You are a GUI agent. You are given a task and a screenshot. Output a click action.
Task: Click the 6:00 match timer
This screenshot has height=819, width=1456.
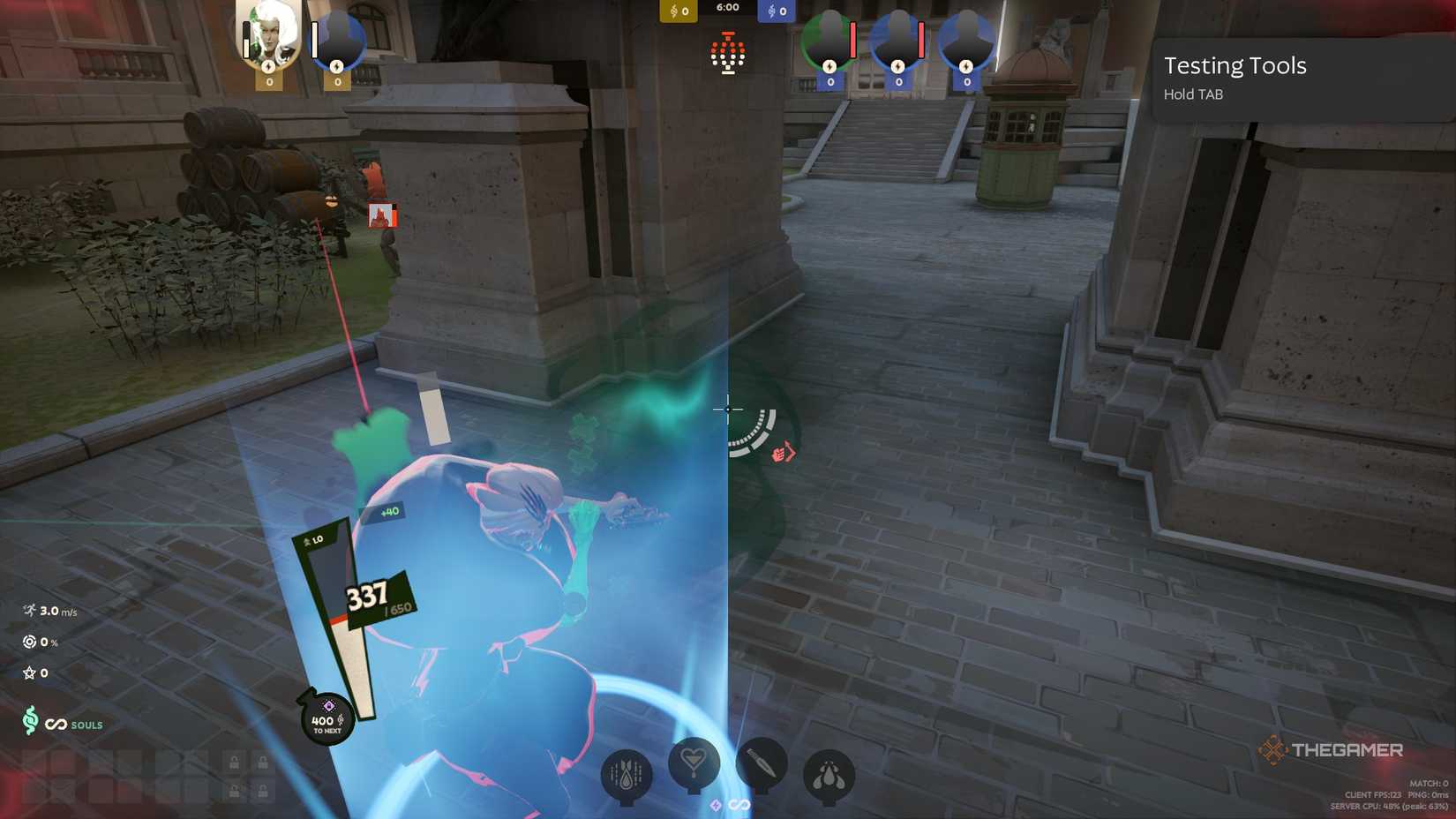tap(727, 8)
